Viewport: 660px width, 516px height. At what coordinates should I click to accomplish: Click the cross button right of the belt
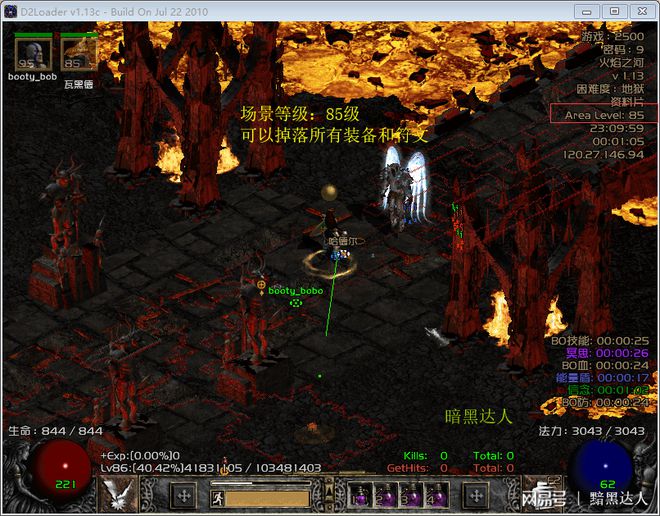[474, 495]
